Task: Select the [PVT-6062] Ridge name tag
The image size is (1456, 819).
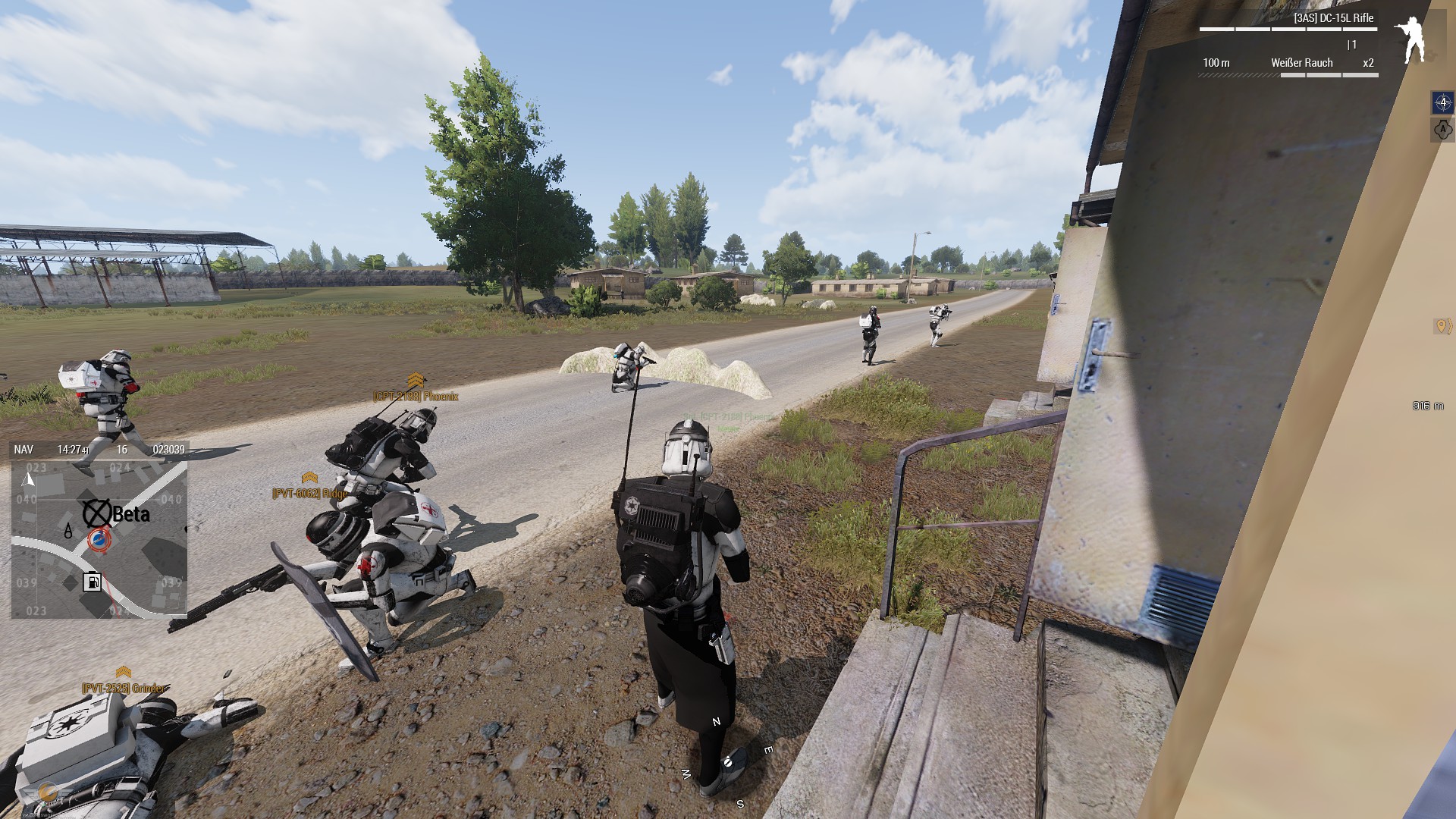Action: pos(310,493)
